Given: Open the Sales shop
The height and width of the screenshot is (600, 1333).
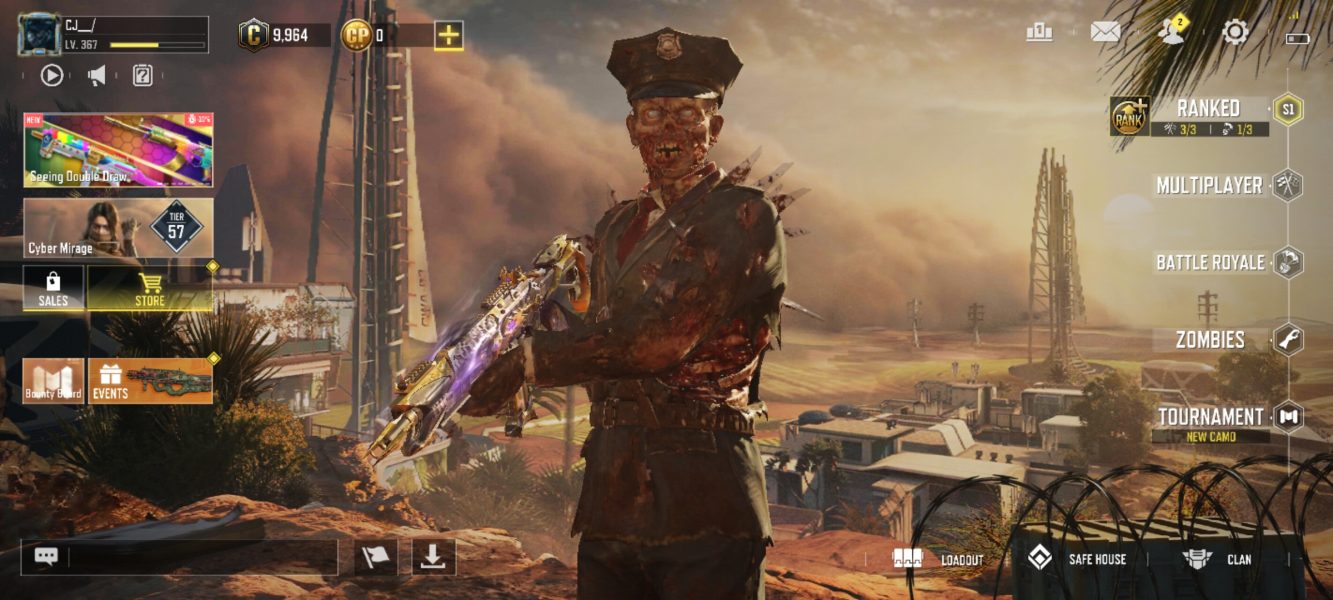Looking at the screenshot, I should [x=53, y=288].
